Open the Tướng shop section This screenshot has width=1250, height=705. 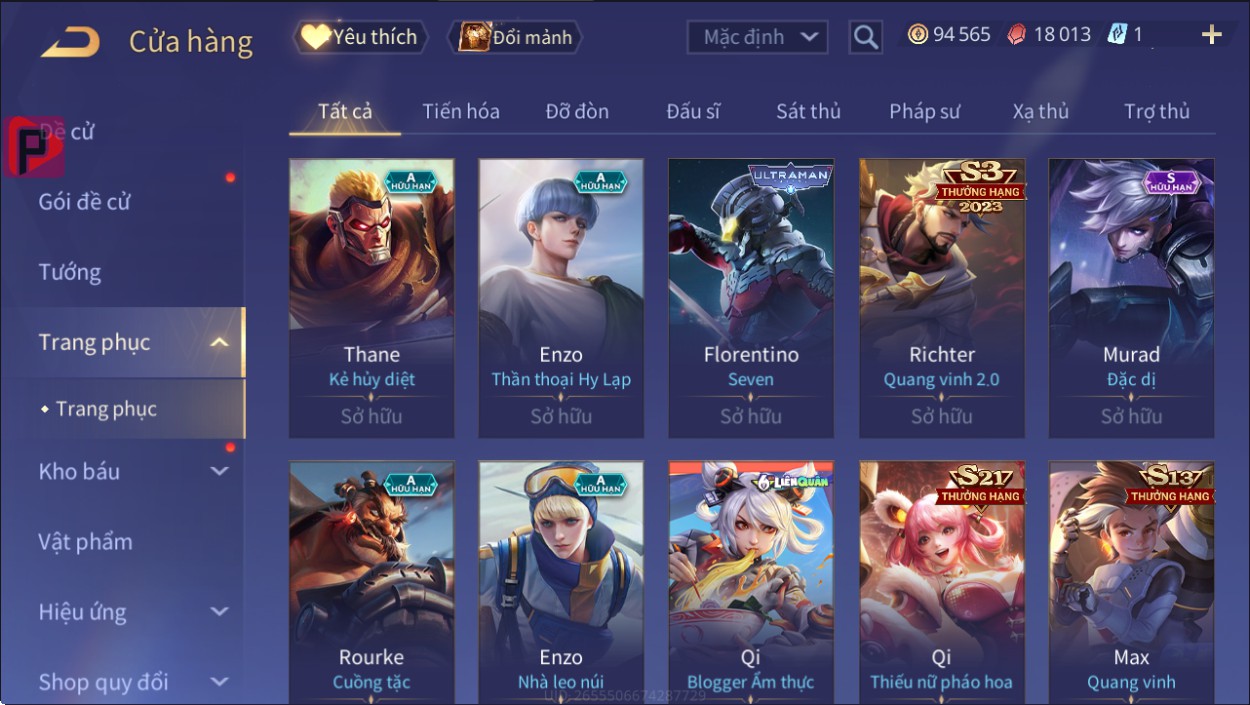point(70,272)
